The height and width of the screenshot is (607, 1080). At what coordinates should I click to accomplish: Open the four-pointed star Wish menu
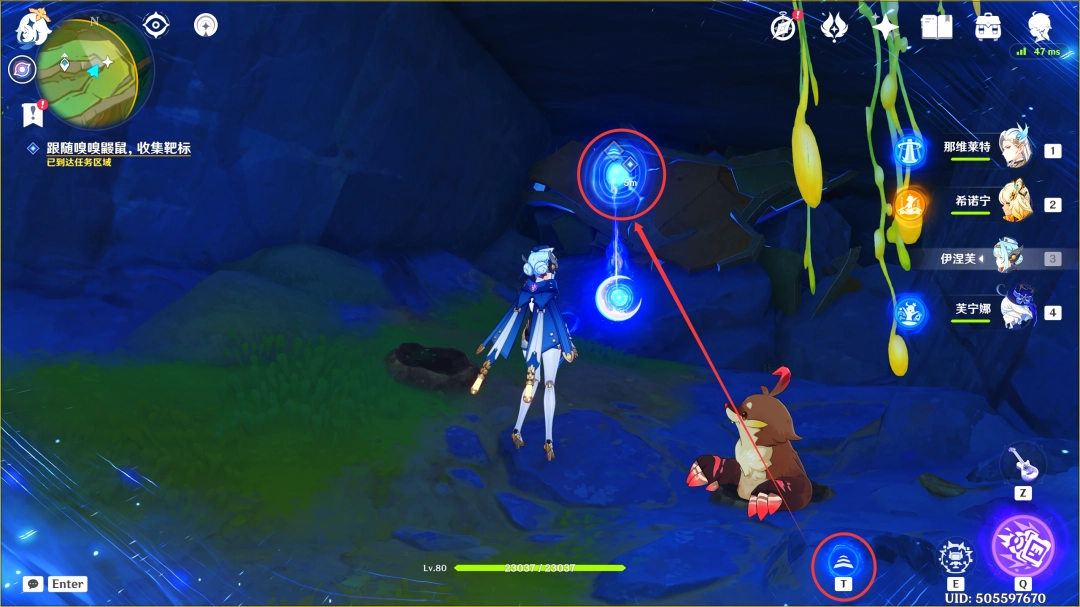885,27
